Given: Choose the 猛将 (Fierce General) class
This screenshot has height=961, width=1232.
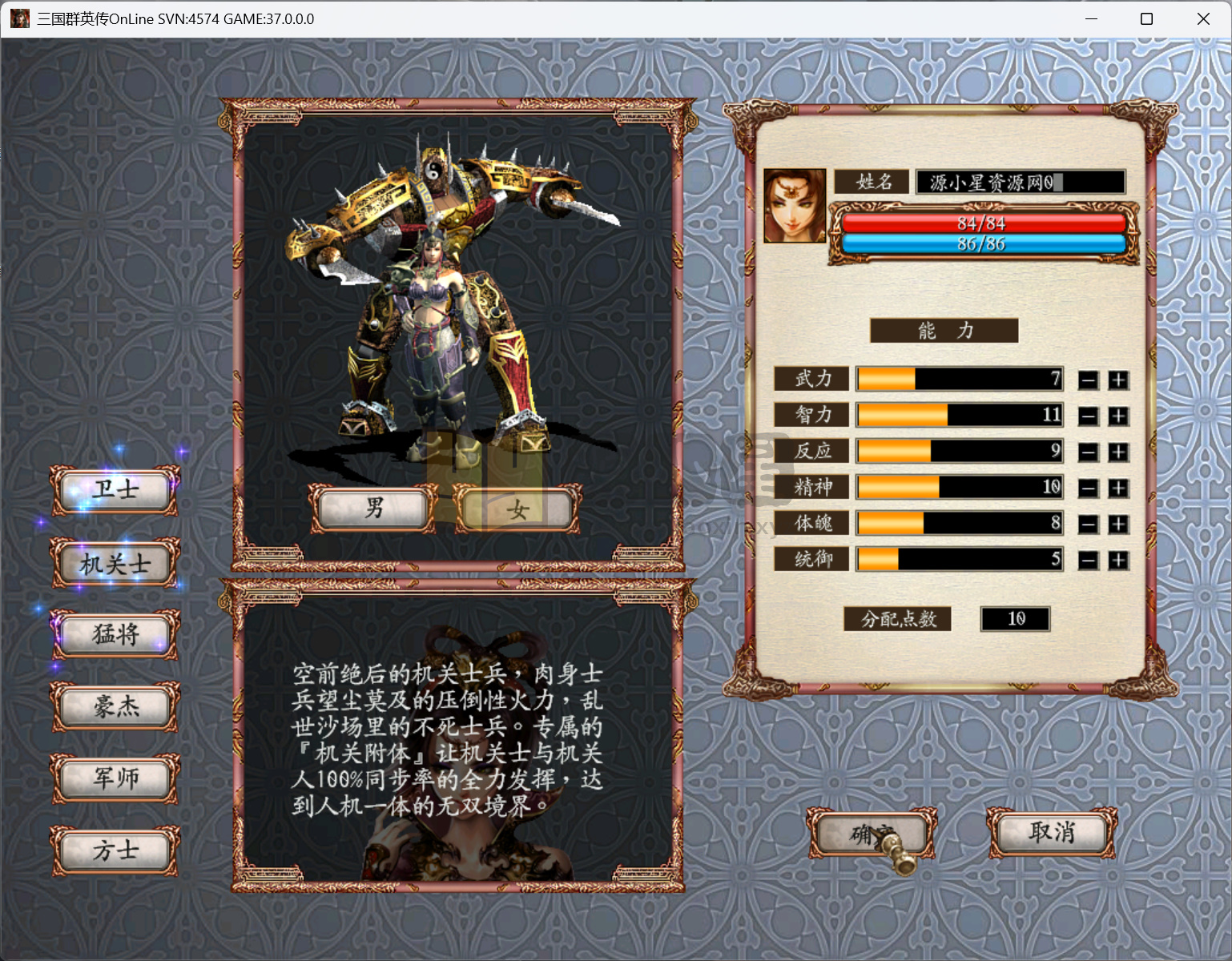Looking at the screenshot, I should coord(115,634).
